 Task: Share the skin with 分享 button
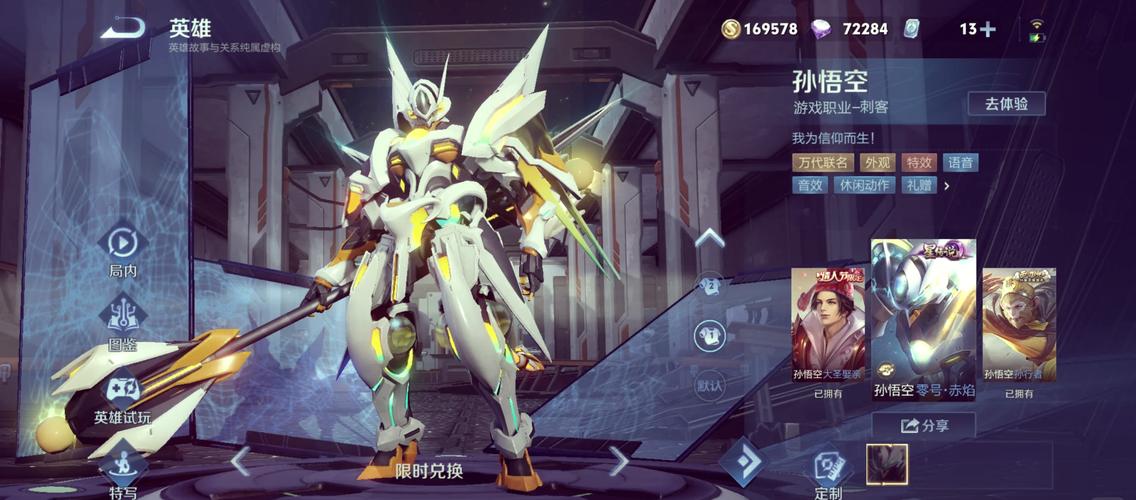[924, 426]
